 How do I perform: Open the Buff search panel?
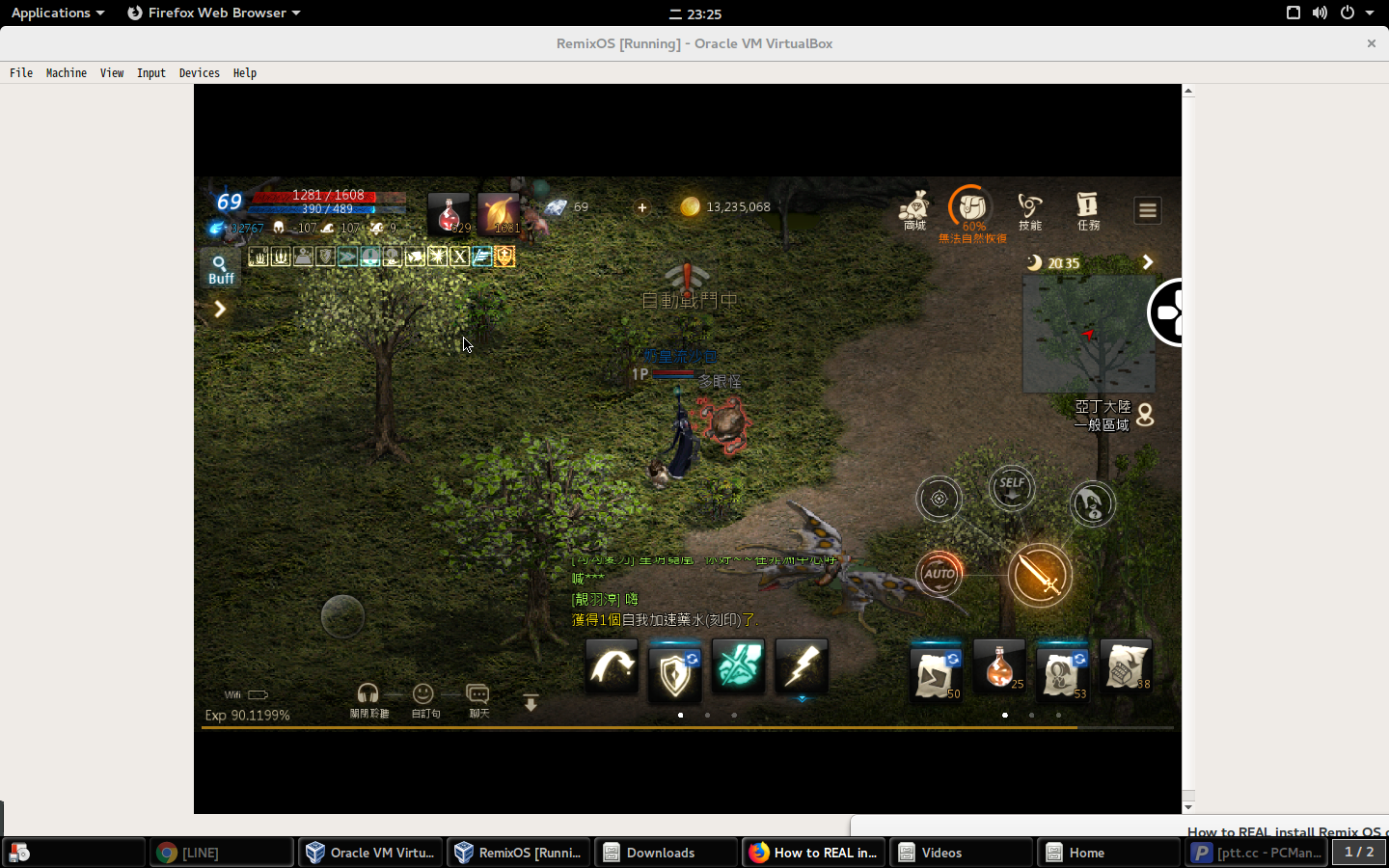pos(221,269)
